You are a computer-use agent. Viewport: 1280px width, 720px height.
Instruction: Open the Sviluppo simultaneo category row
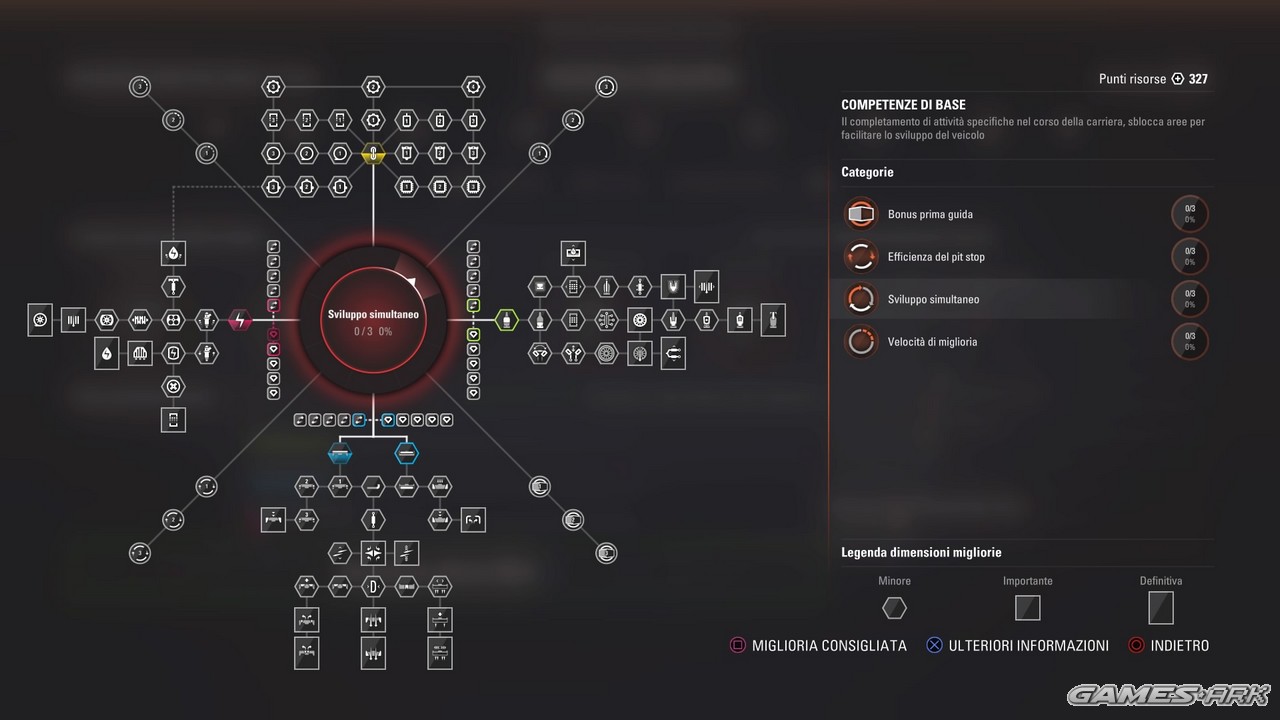tap(933, 299)
